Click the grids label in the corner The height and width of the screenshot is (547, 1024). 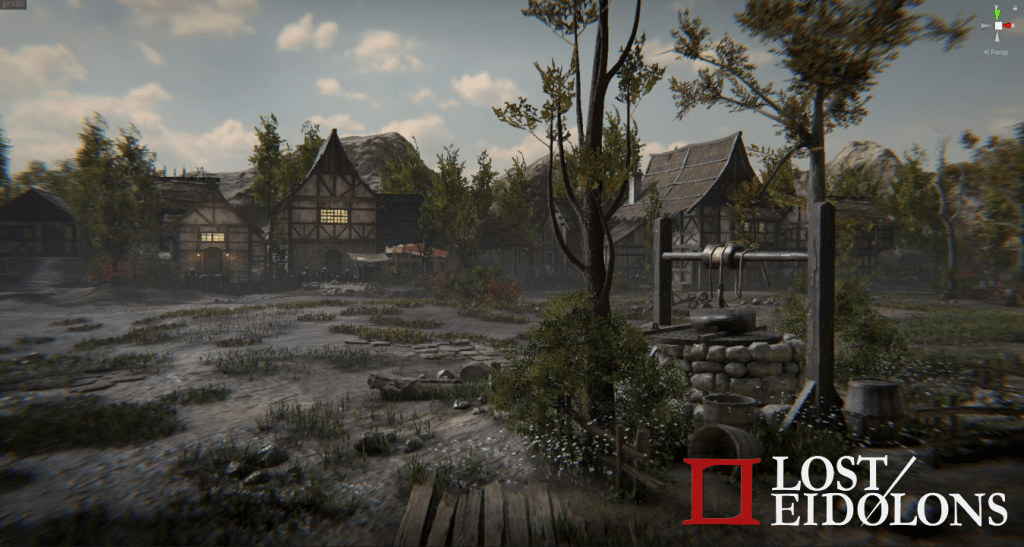[x=14, y=5]
